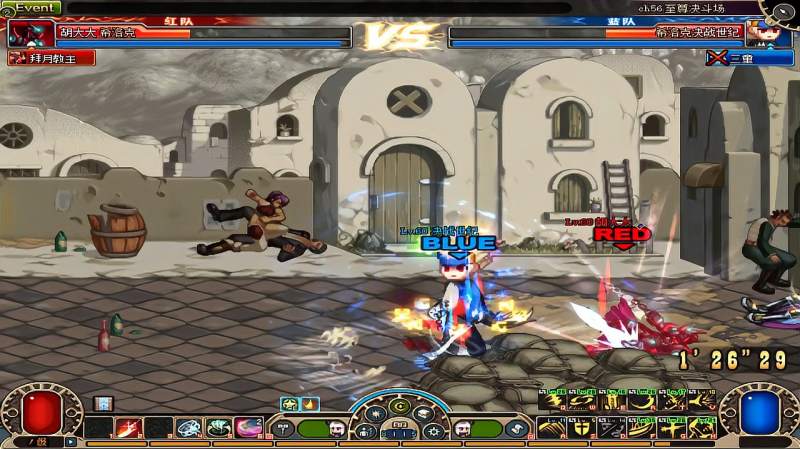Activate the cross shield skill
Image resolution: width=800 pixels, height=449 pixels.
[x=580, y=429]
